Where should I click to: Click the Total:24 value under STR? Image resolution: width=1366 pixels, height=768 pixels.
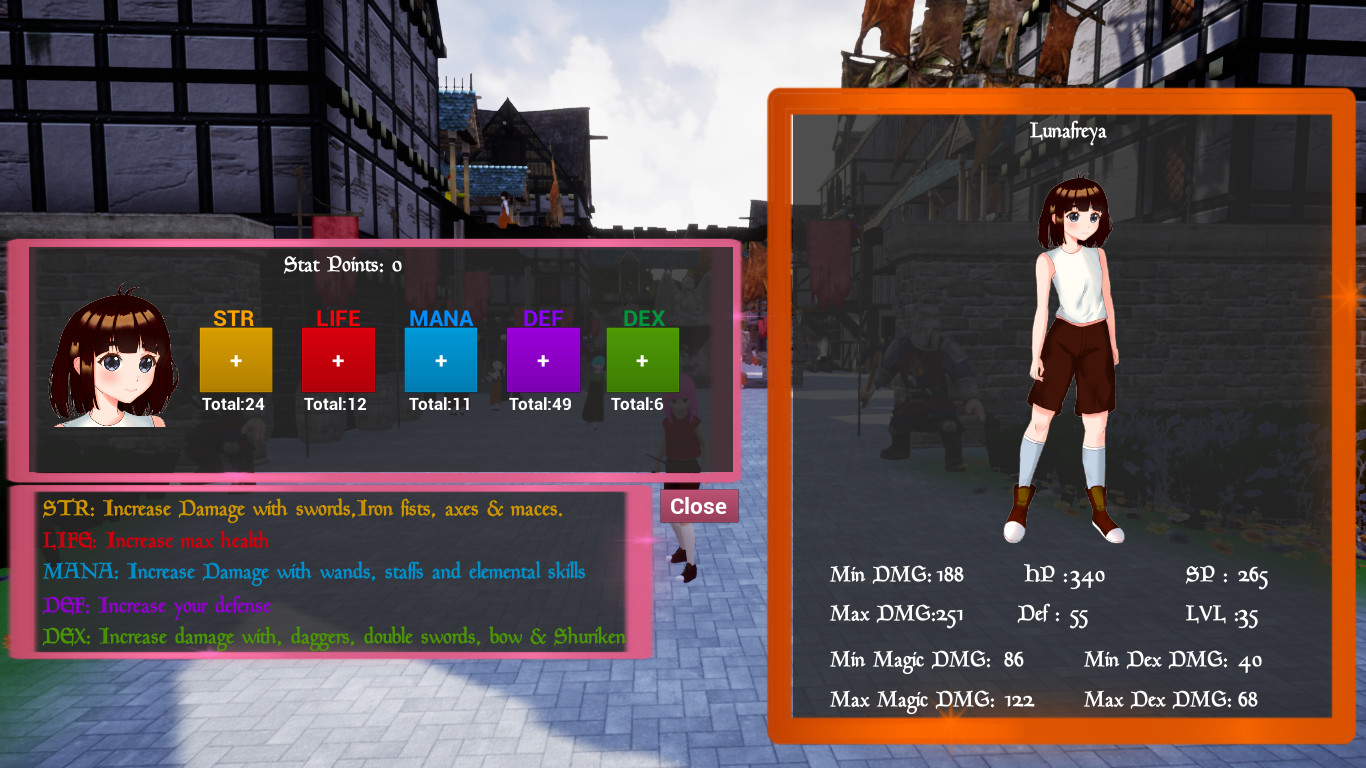(236, 406)
